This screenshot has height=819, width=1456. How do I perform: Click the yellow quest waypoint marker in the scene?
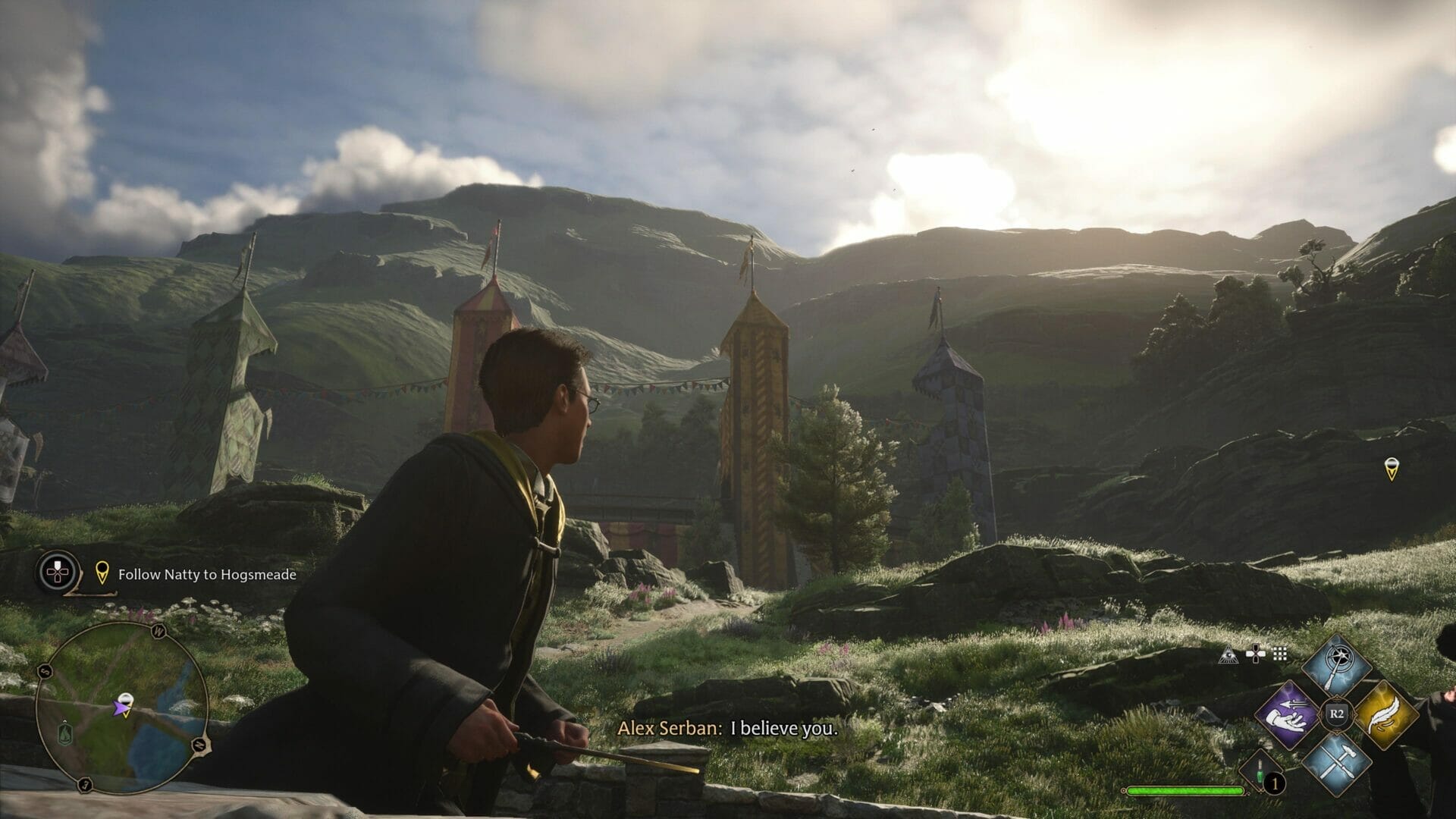(1390, 469)
